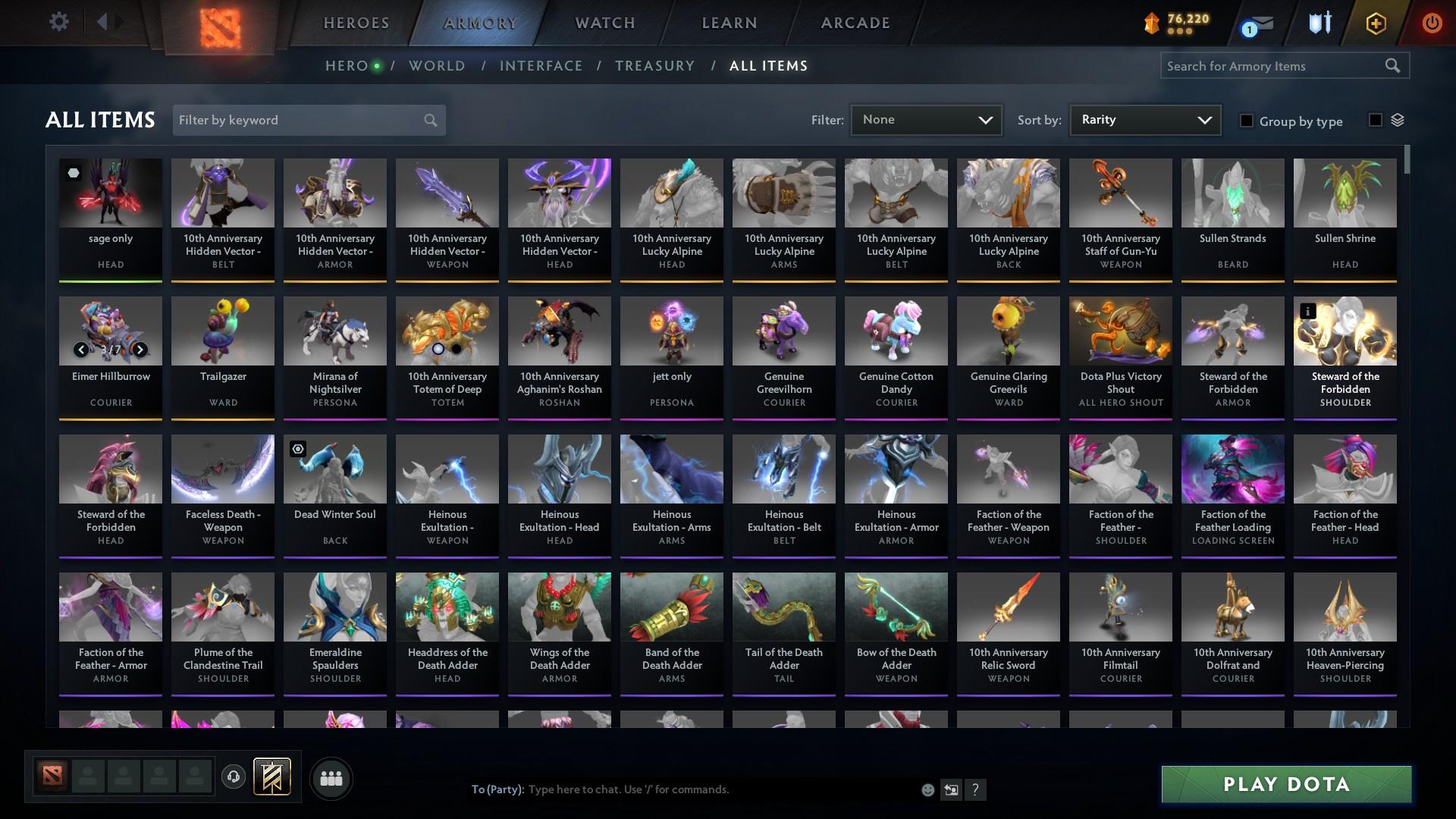Open the friends list icon

(330, 778)
